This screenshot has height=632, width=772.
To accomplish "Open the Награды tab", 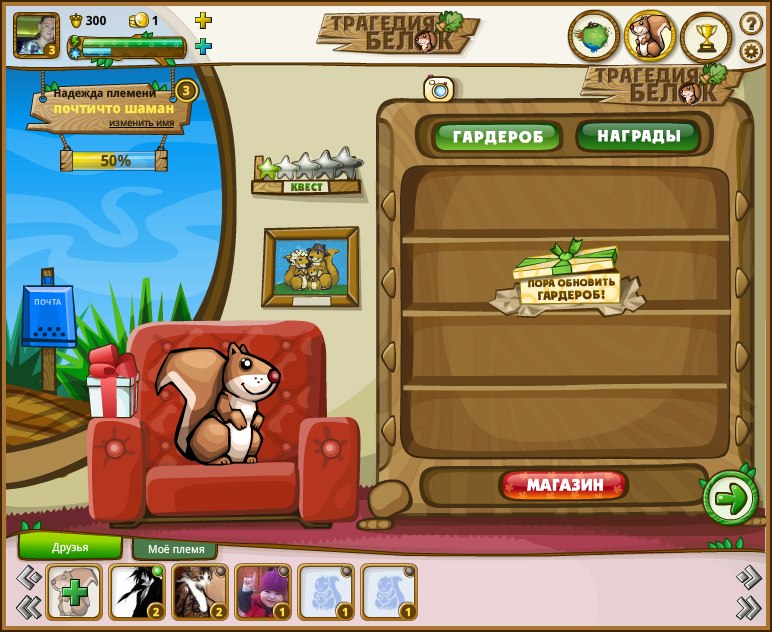I will pyautogui.click(x=638, y=136).
